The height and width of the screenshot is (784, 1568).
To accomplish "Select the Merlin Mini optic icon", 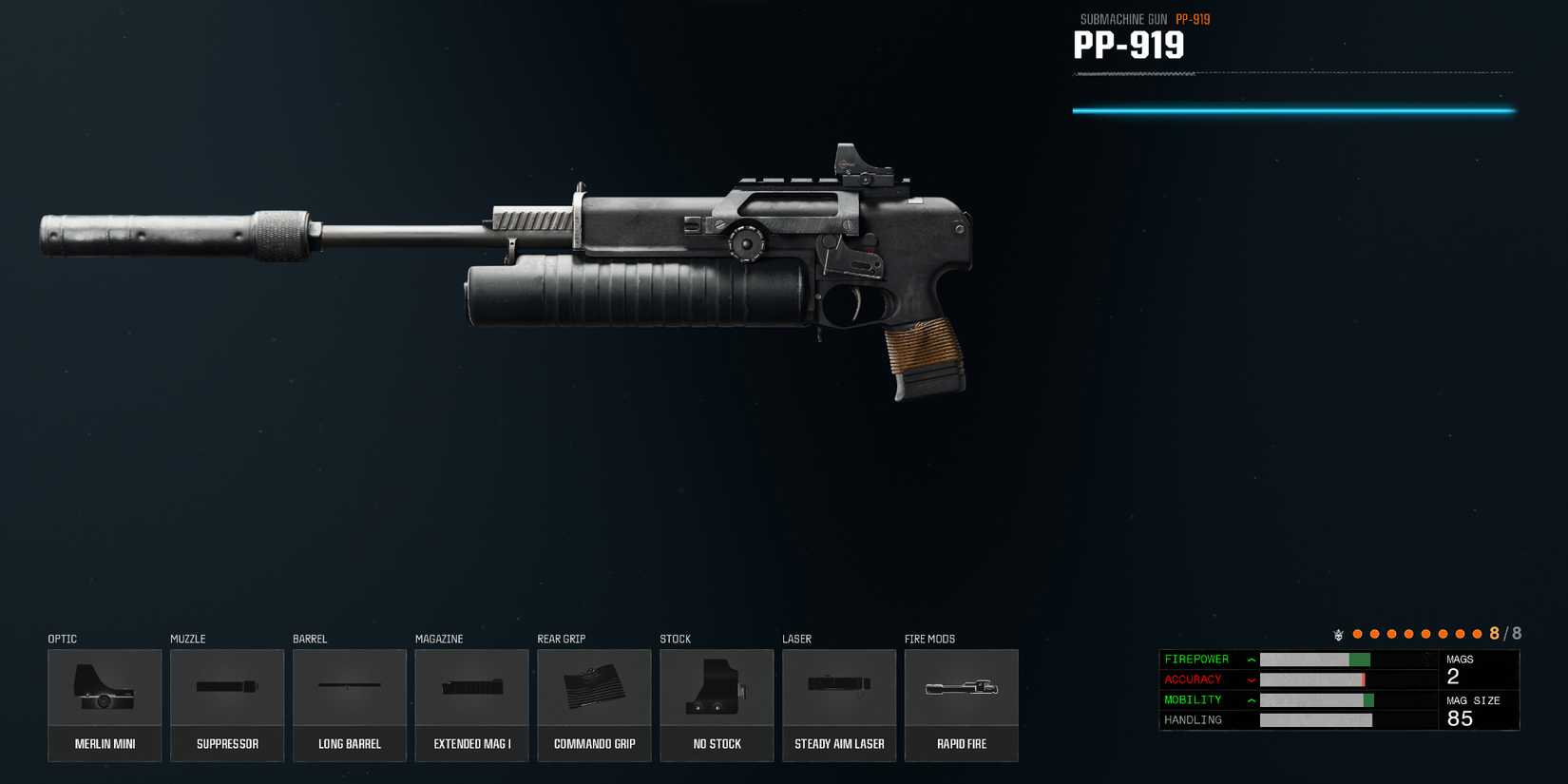I will tap(105, 686).
